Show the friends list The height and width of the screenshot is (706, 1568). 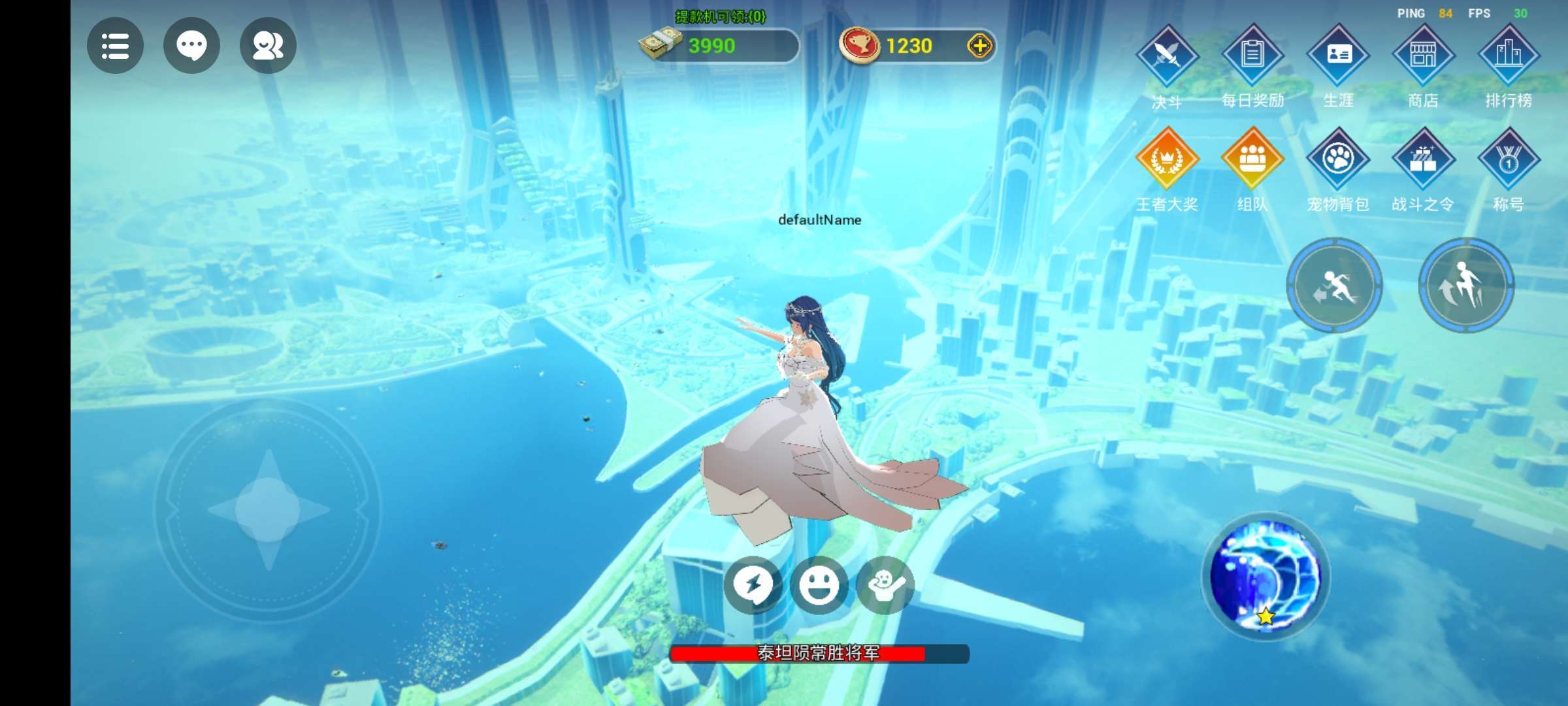tap(268, 46)
